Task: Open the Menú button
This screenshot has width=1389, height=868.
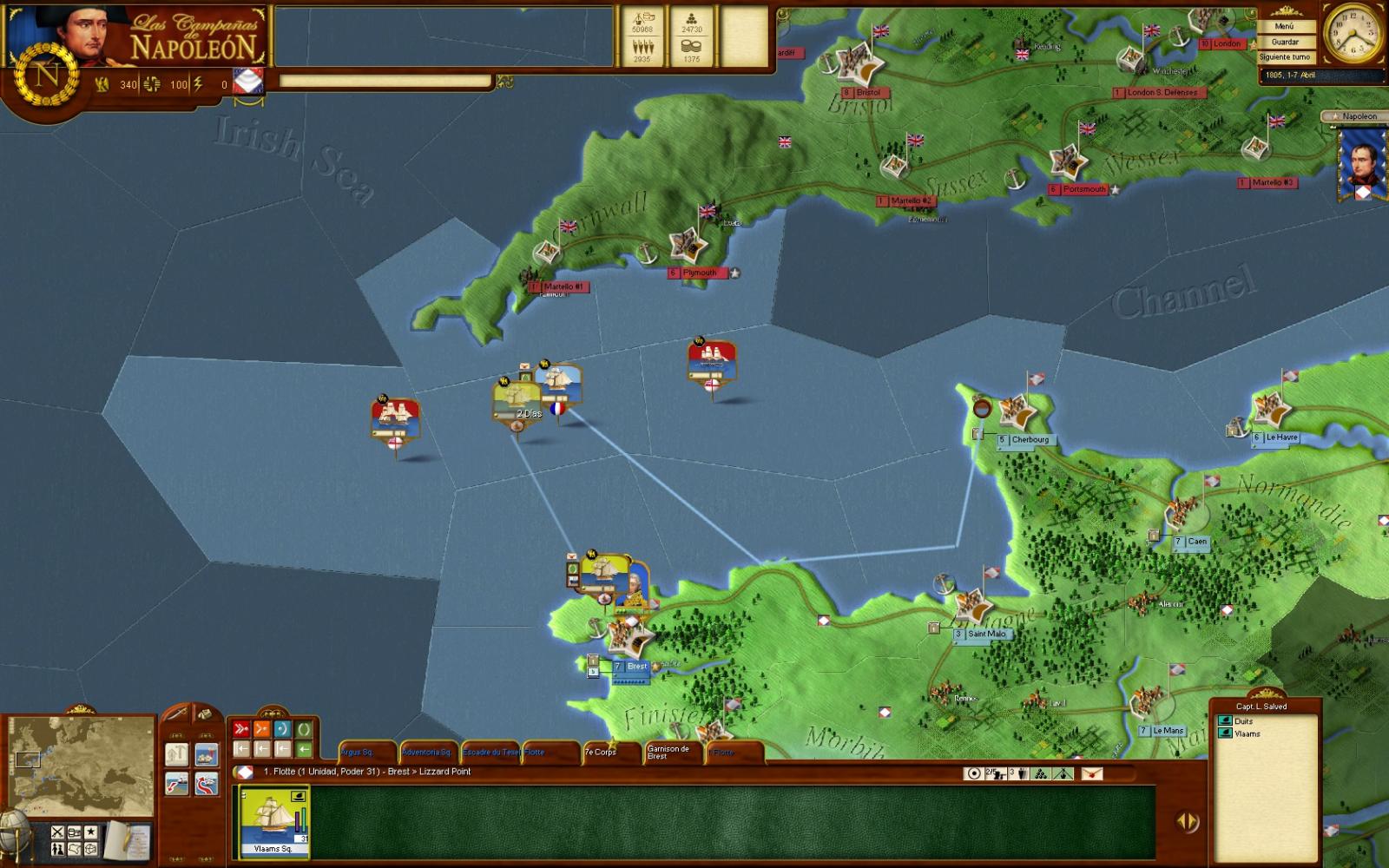Action: pyautogui.click(x=1285, y=26)
